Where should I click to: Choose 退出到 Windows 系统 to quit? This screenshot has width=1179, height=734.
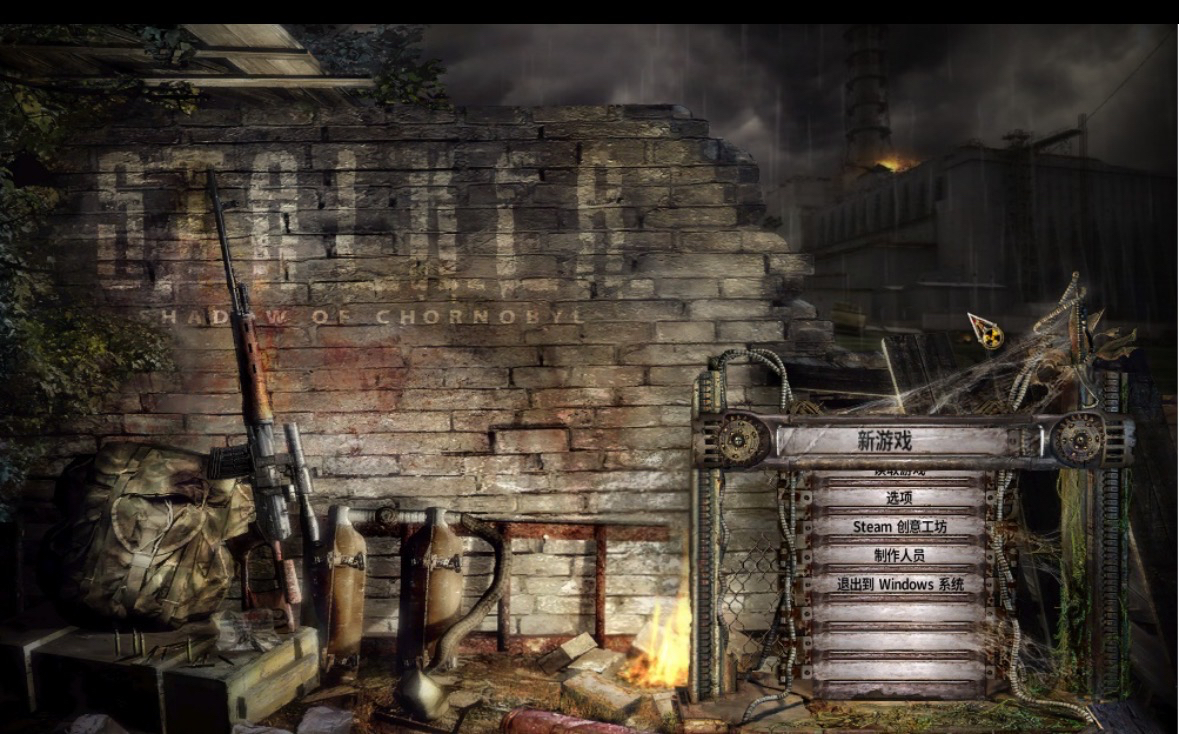tap(900, 584)
